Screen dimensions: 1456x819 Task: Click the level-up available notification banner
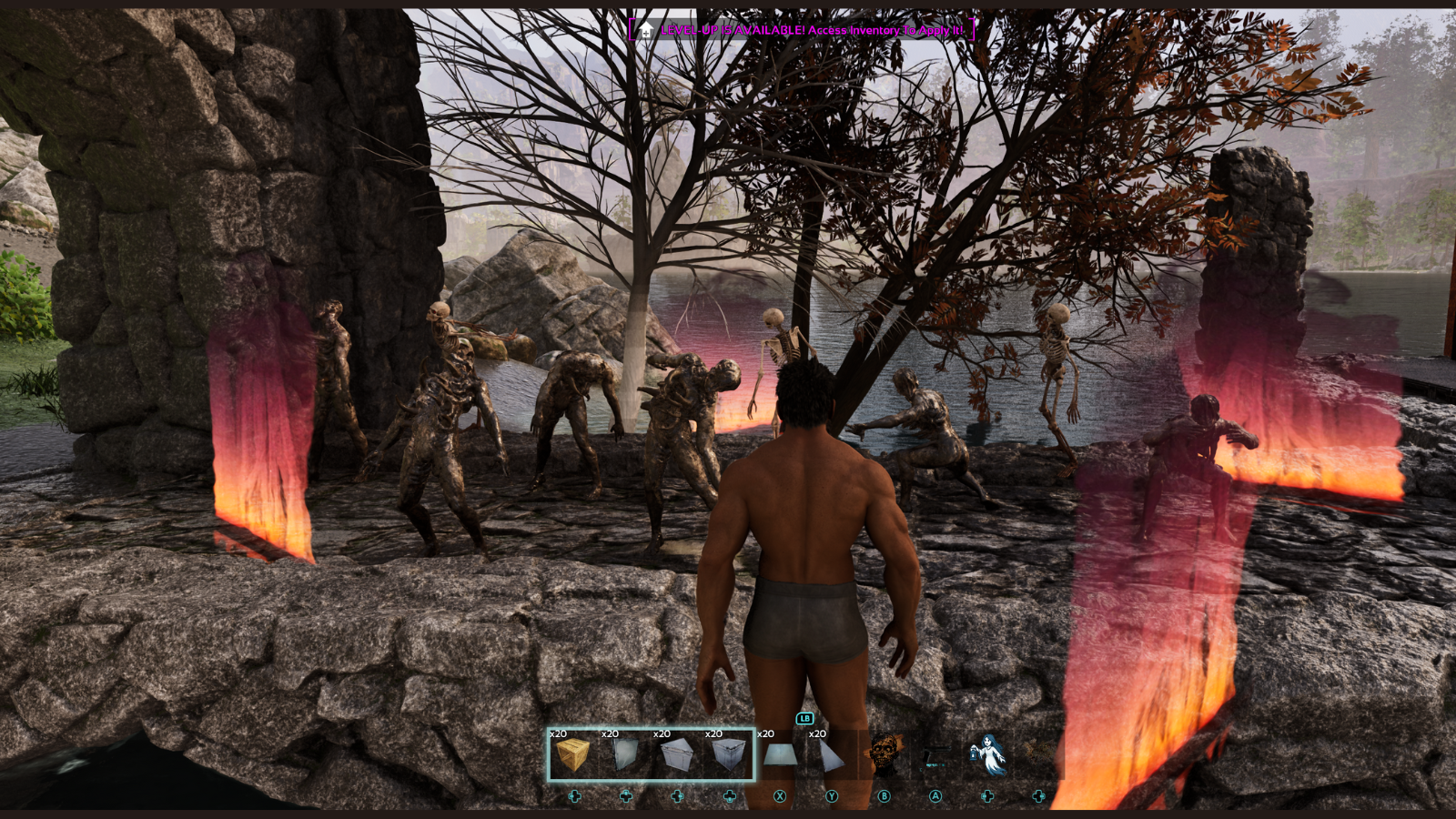[802, 30]
